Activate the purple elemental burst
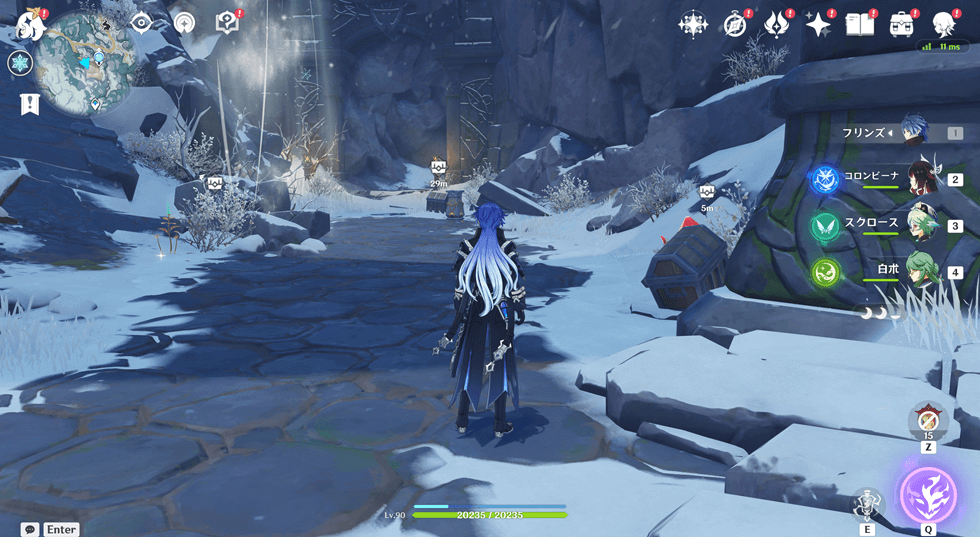This screenshot has height=537, width=980. pyautogui.click(x=928, y=494)
